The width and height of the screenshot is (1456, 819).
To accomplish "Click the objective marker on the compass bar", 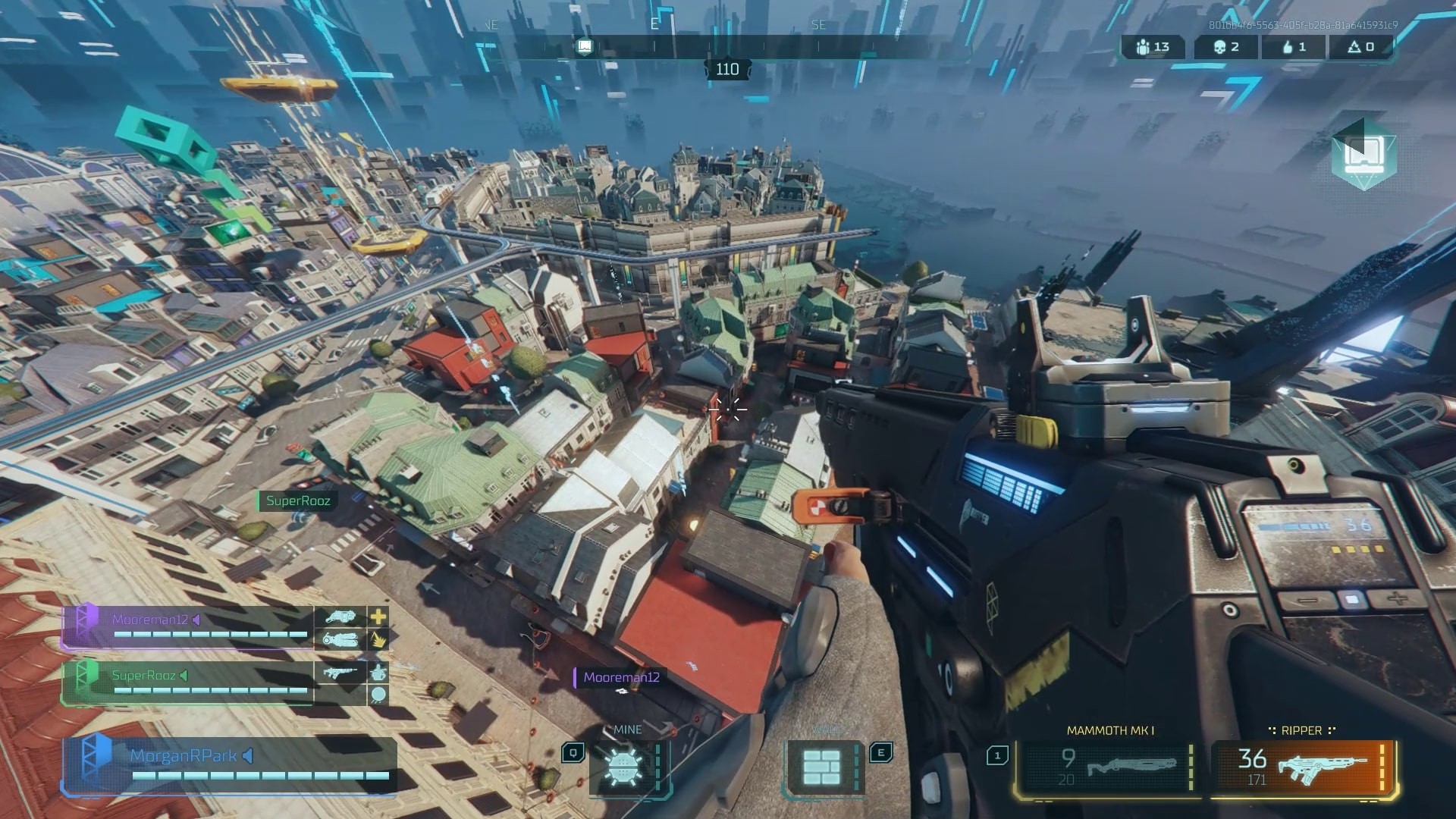I will pyautogui.click(x=585, y=47).
